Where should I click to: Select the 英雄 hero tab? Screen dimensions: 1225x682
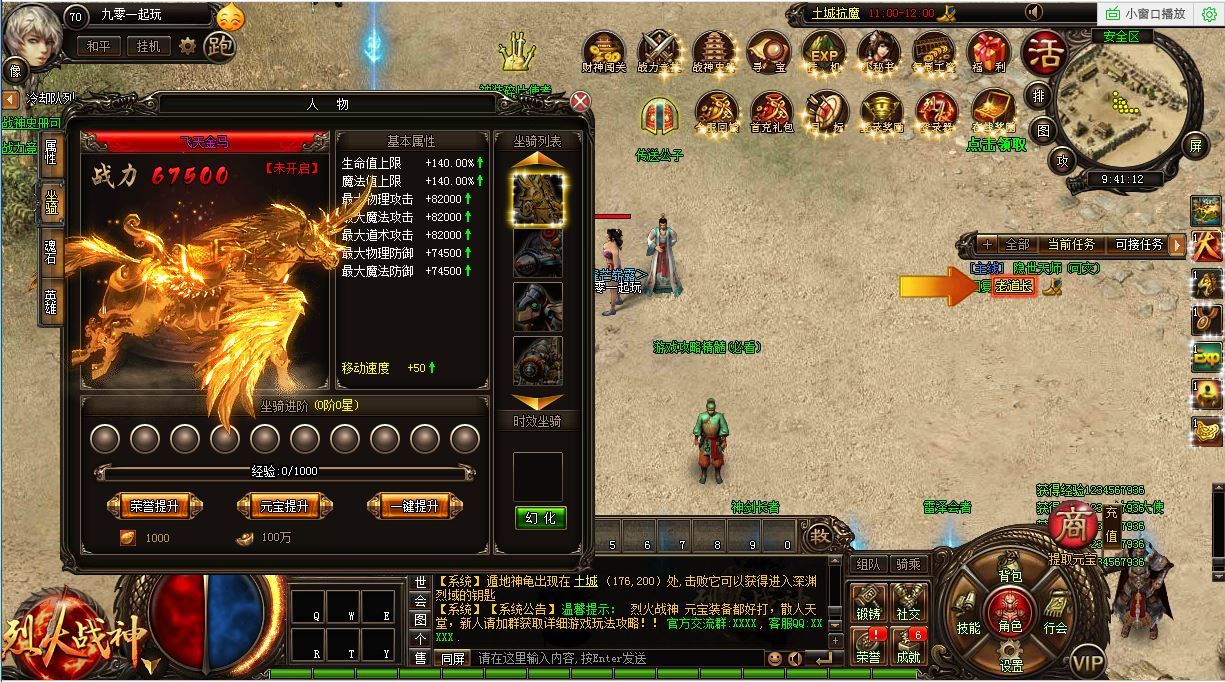pos(50,298)
